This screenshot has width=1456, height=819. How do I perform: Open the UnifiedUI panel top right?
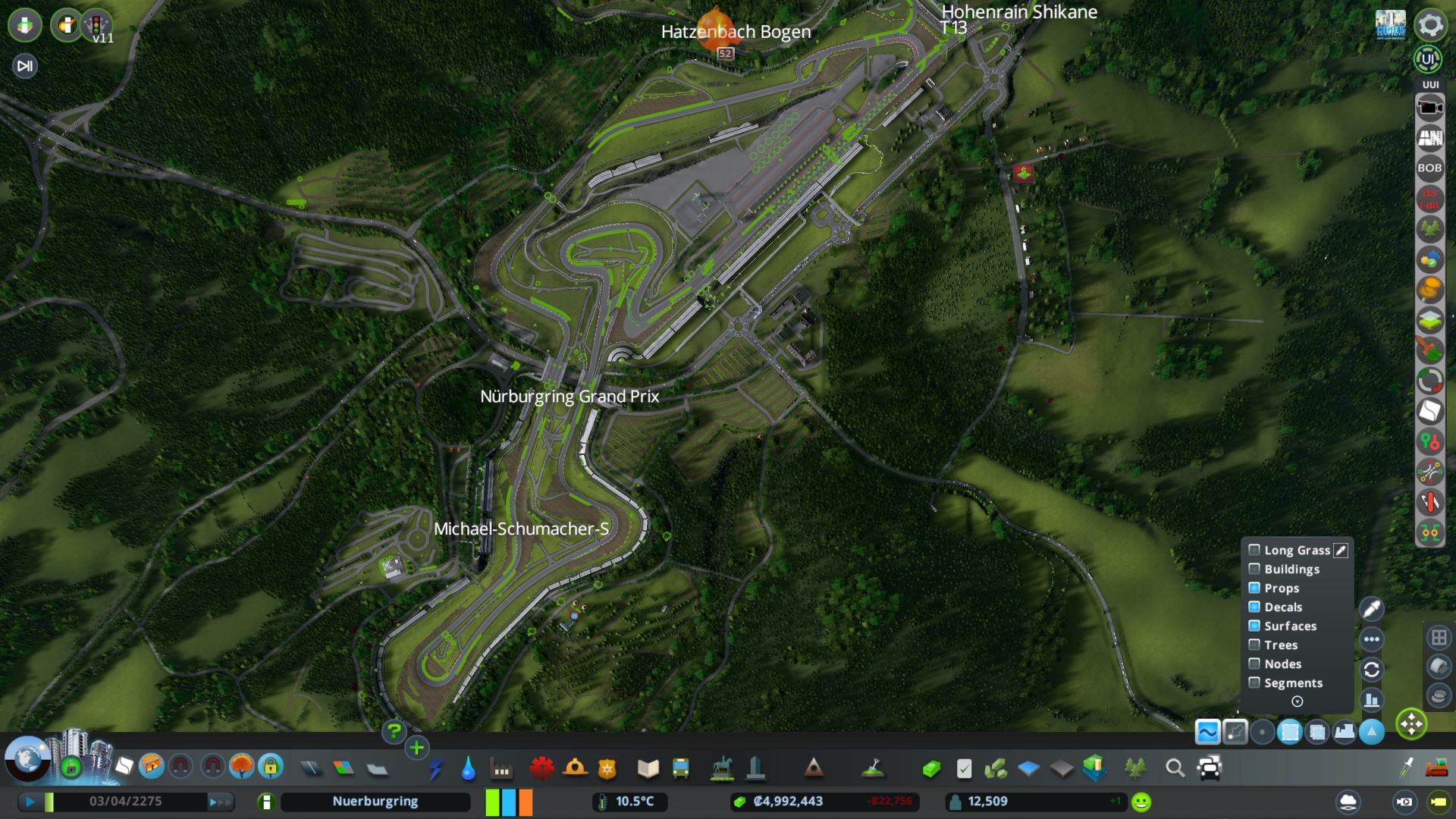coord(1429,57)
